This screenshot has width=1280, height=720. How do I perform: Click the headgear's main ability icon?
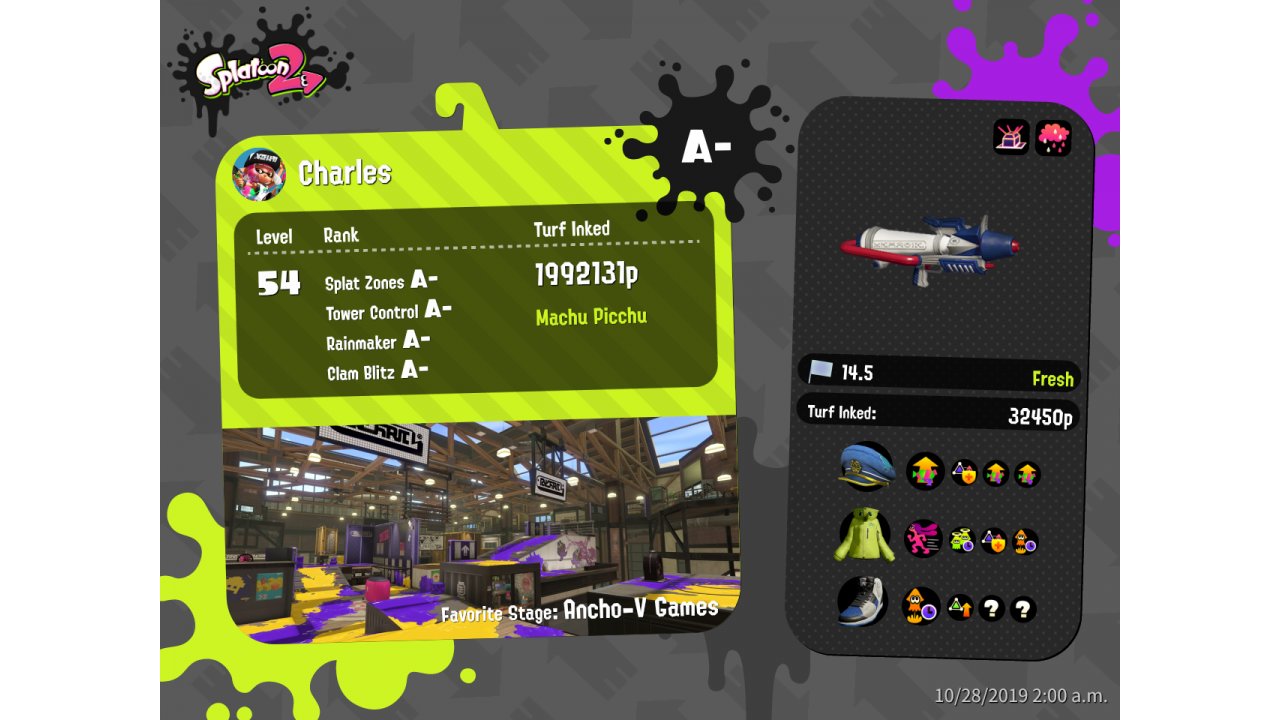tap(925, 471)
